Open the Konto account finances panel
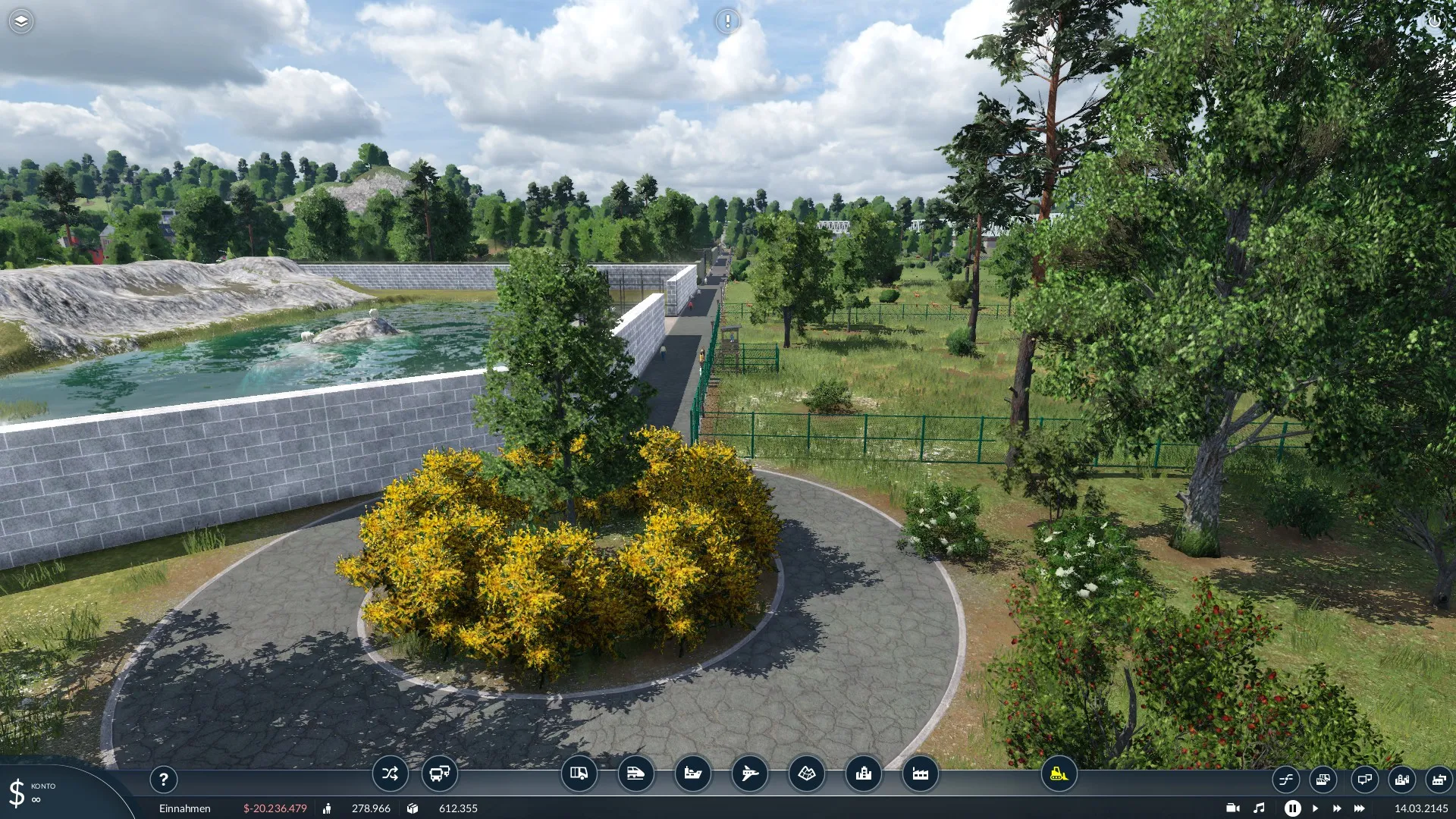 [34, 792]
